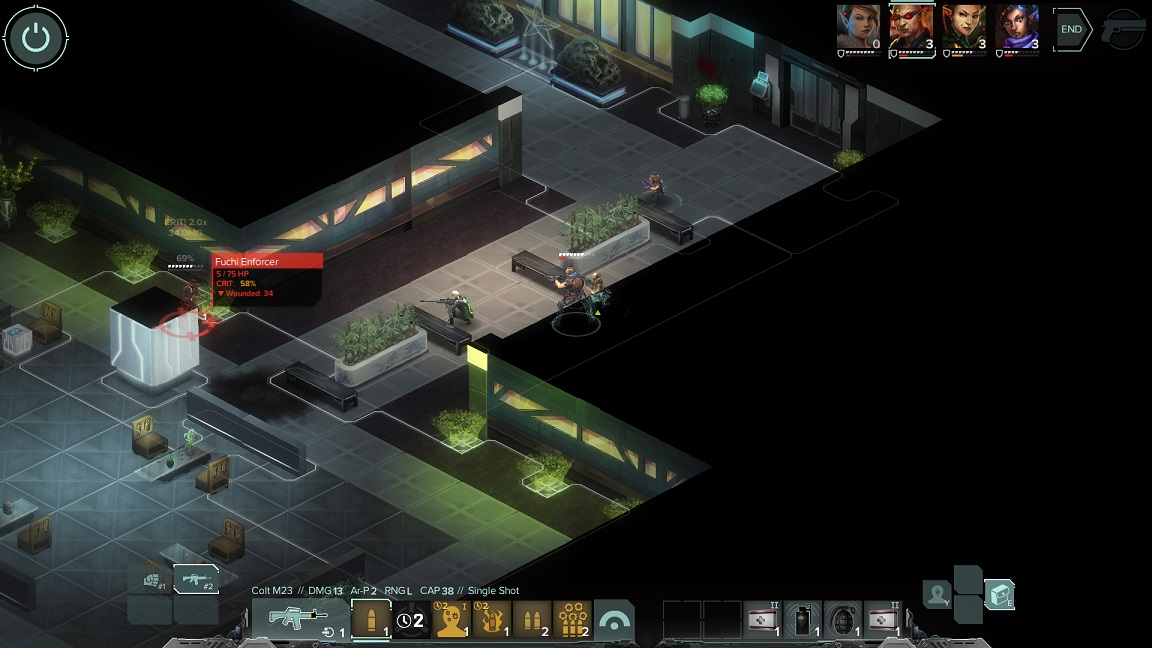Open the power menu button

[x=36, y=38]
